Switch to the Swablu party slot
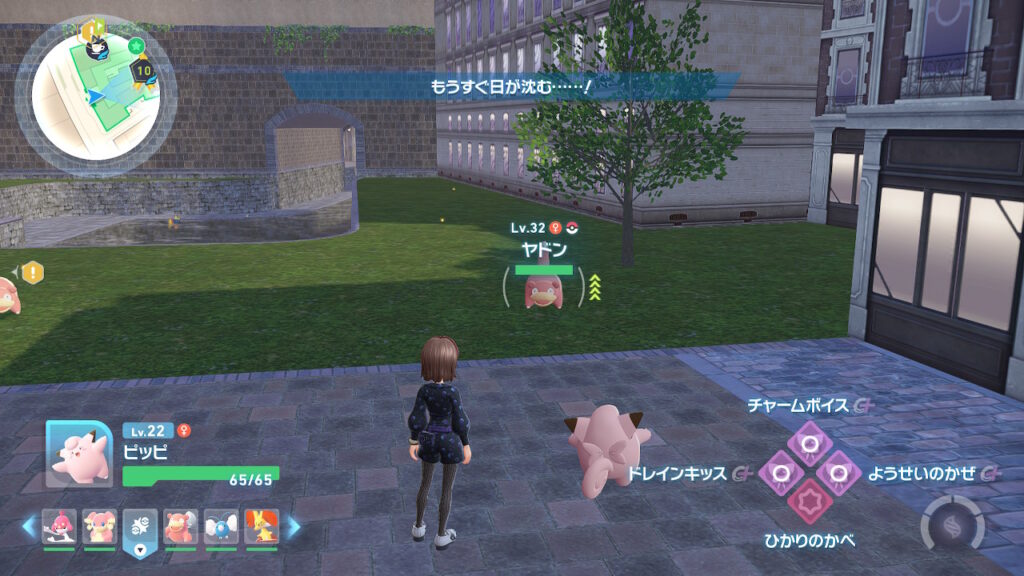1024x576 pixels. [x=220, y=527]
